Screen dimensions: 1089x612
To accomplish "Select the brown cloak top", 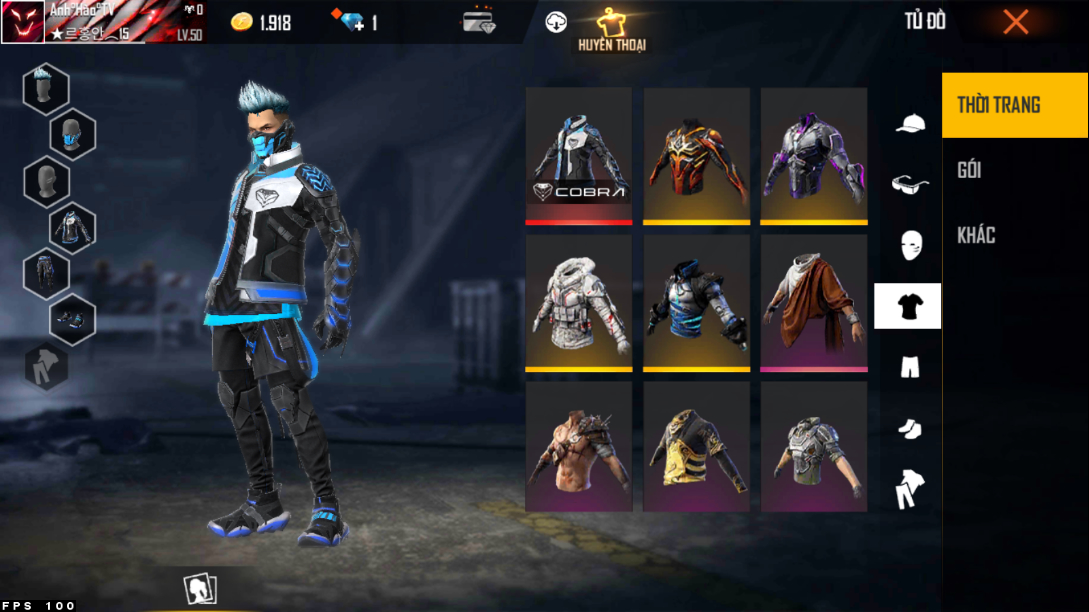I will [x=813, y=300].
